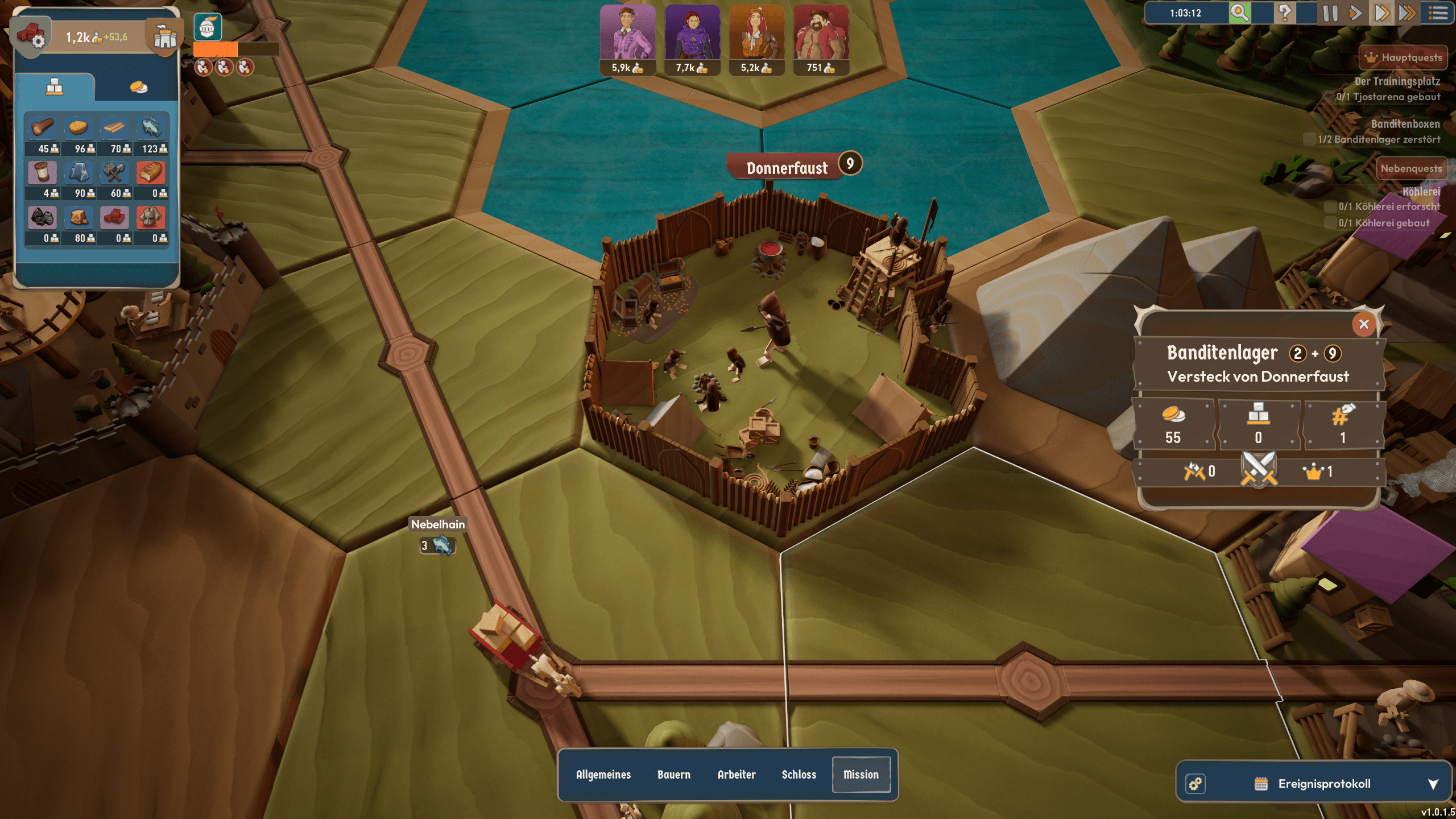Attack the bandit camp with crossed swords button
The height and width of the screenshot is (819, 1456).
pyautogui.click(x=1259, y=470)
